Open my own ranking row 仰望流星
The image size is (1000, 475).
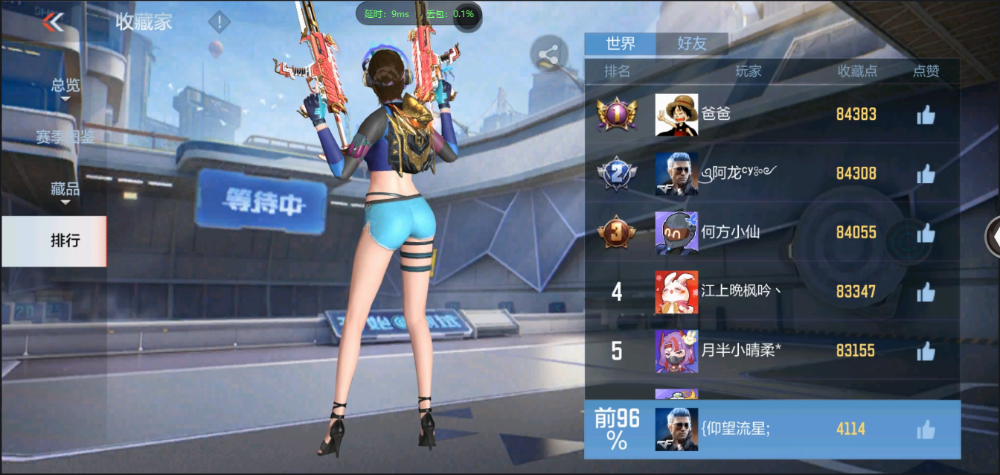(x=770, y=429)
